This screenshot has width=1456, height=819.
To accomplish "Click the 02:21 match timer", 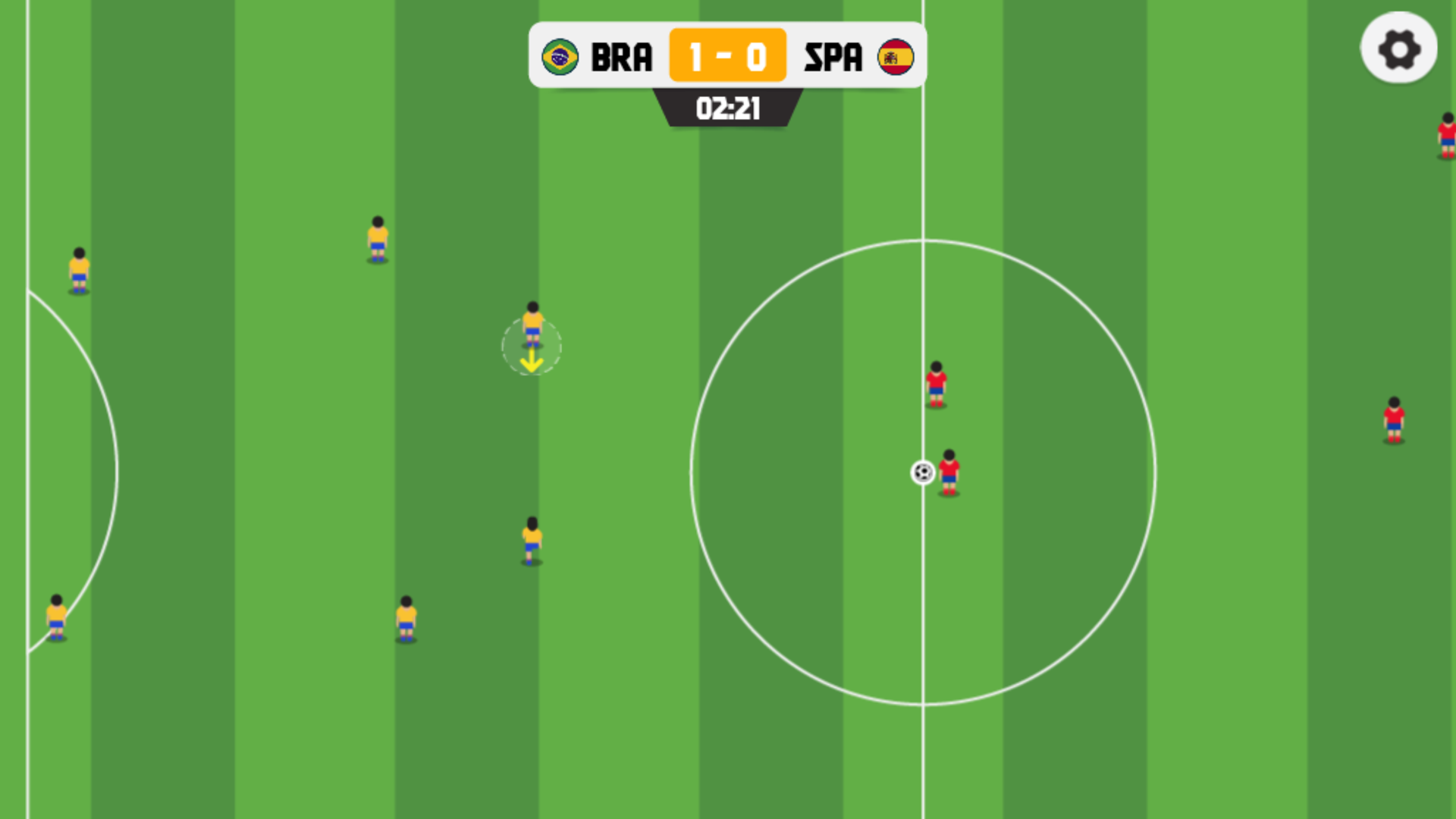I will (728, 109).
